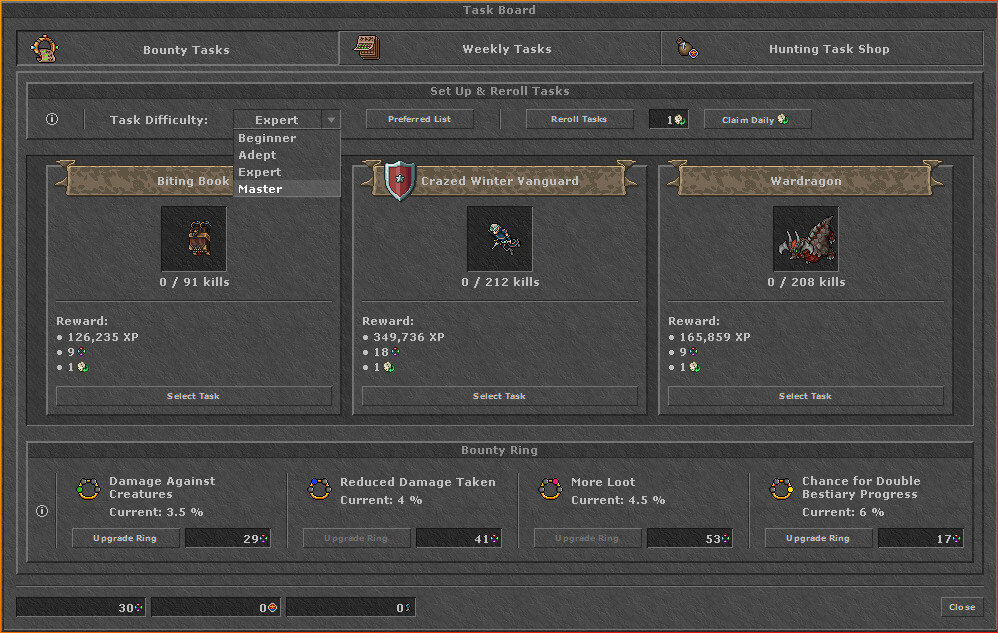The image size is (998, 633).
Task: Select the Wardragon task
Action: tap(805, 396)
